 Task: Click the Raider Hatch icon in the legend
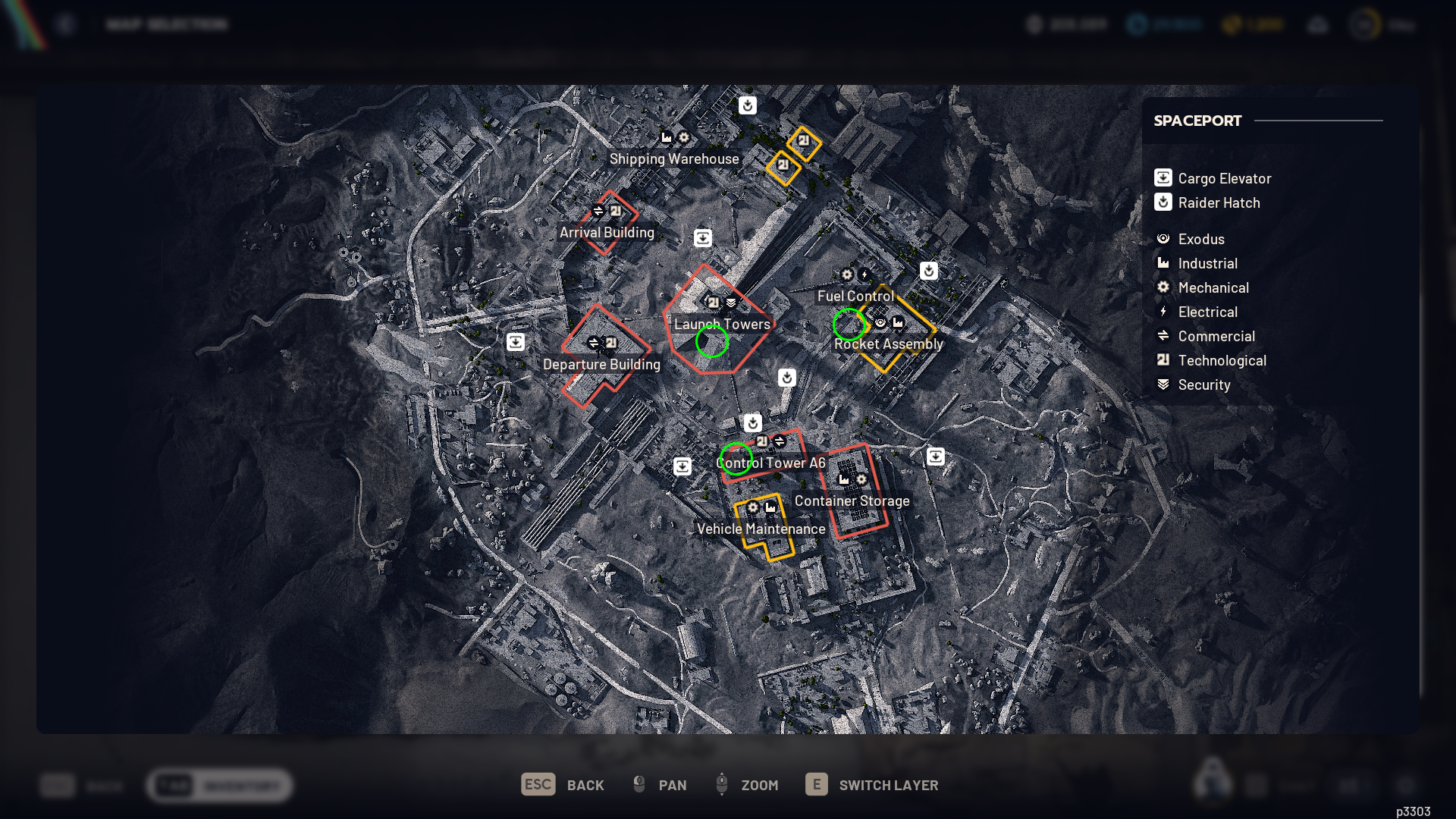[x=1164, y=202]
